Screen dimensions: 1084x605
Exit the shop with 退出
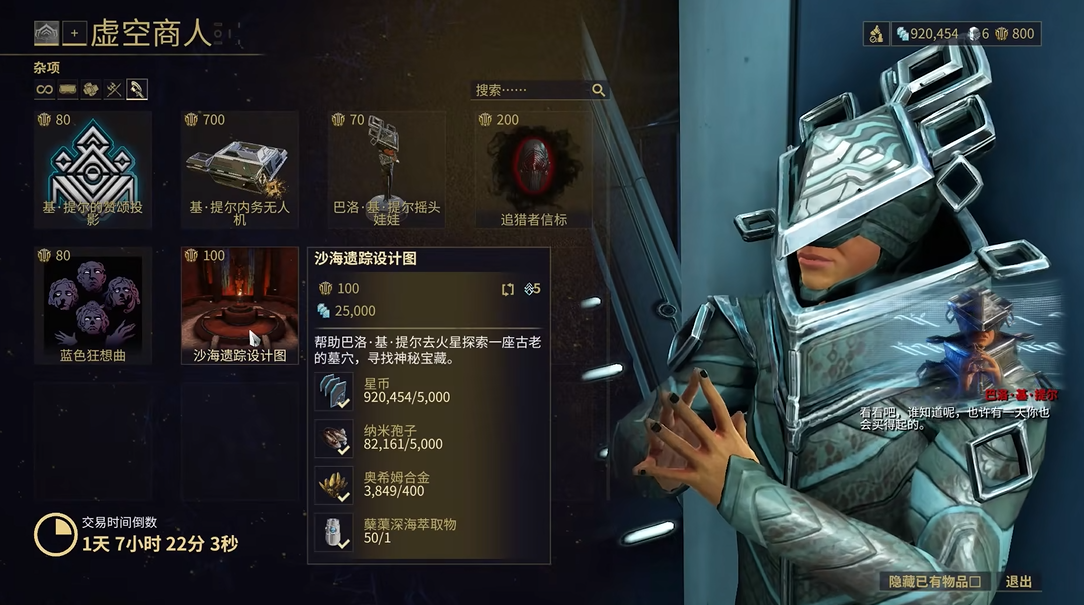pos(1018,581)
